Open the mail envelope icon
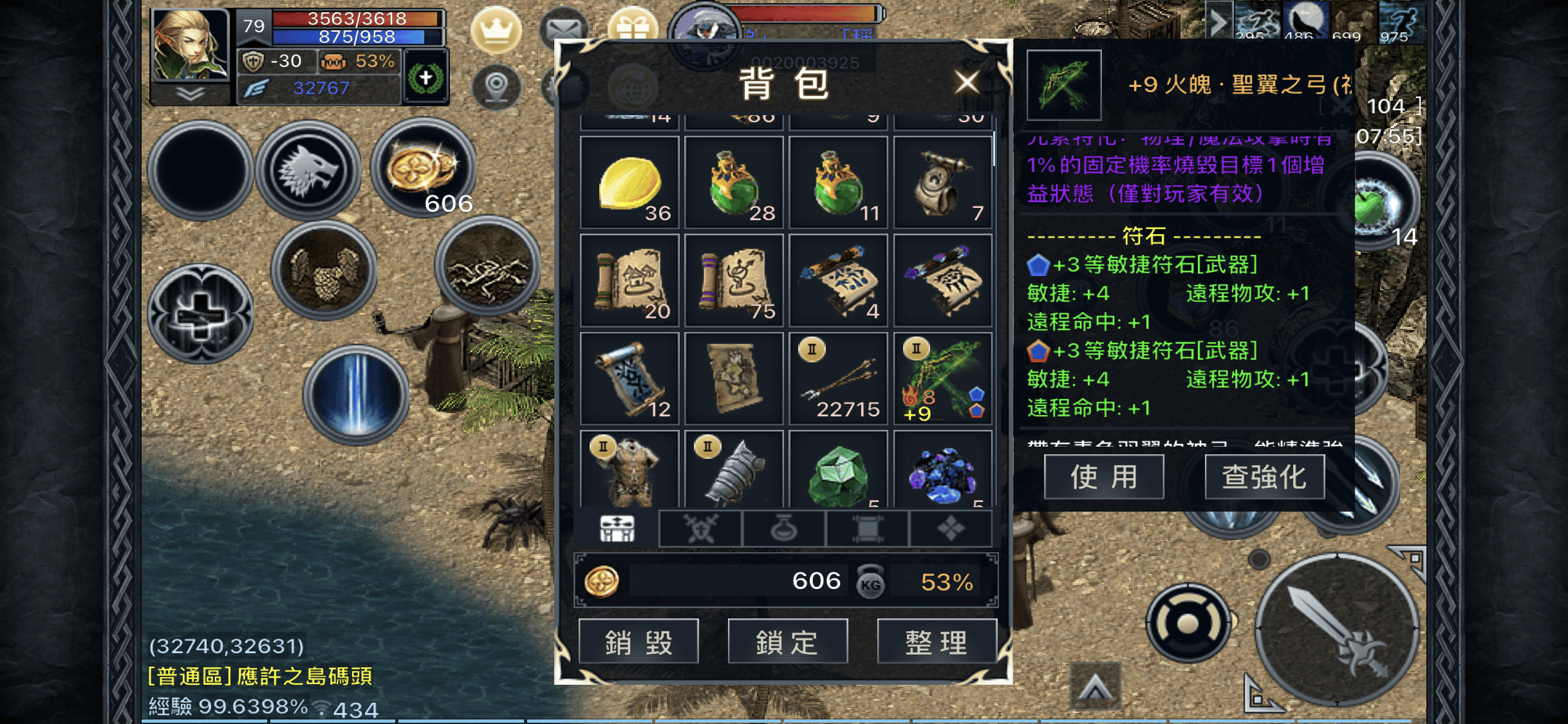The image size is (1568, 724). pyautogui.click(x=563, y=29)
